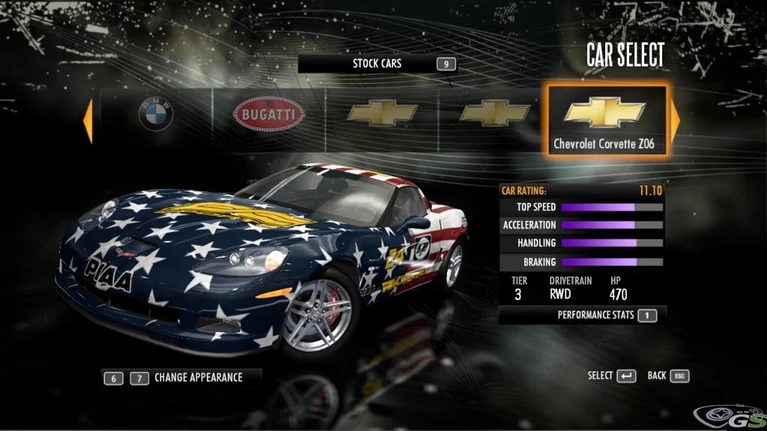Go back with the Back button
767x431 pixels.
[x=668, y=376]
